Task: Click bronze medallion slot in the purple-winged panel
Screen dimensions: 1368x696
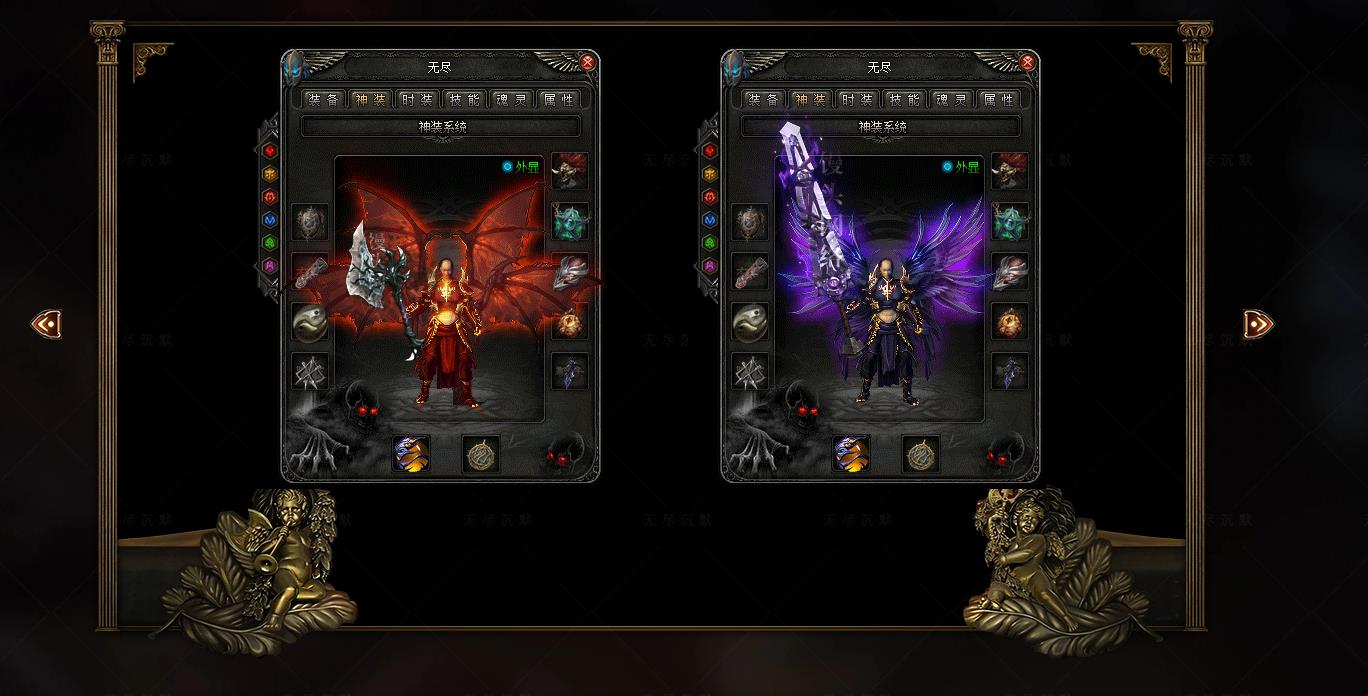Action: click(x=921, y=454)
